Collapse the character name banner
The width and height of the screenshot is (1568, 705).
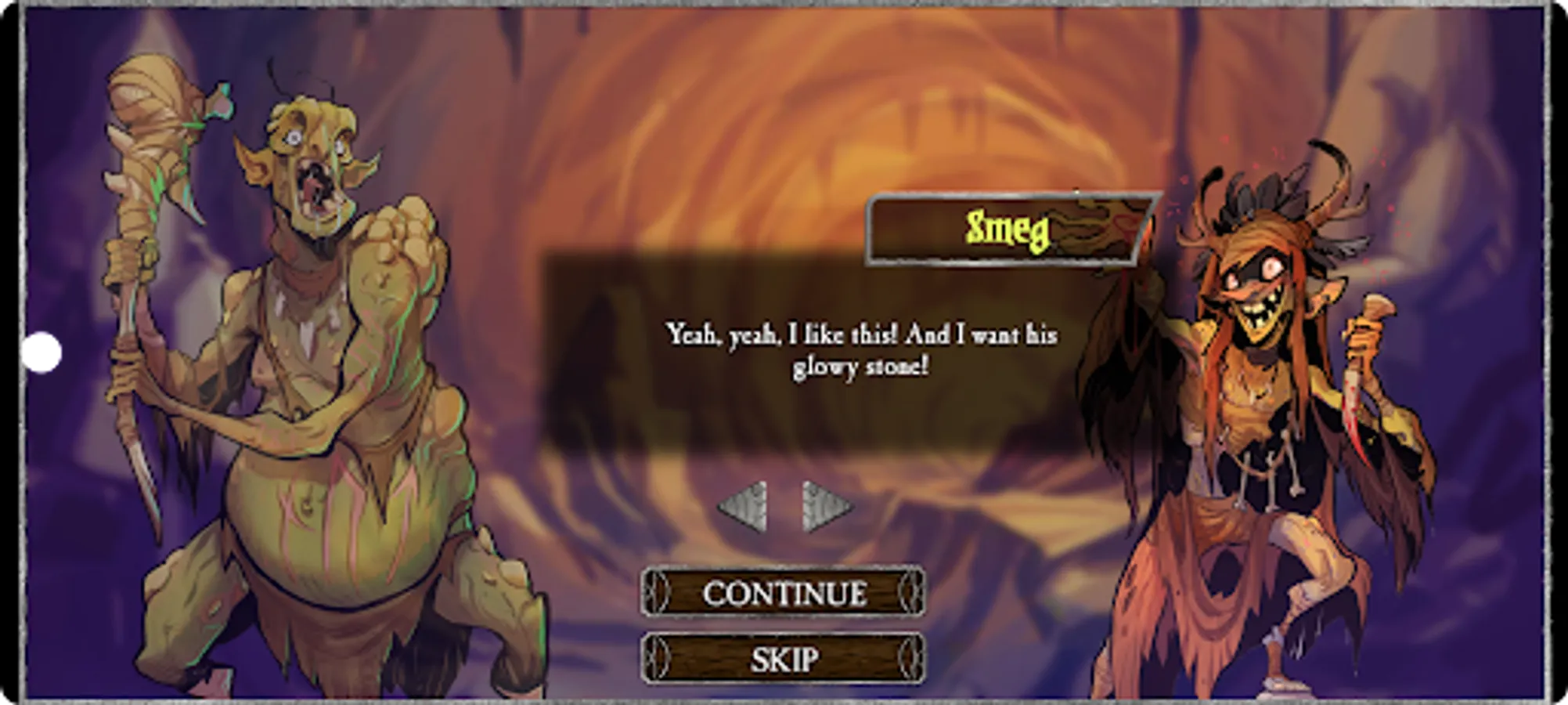(x=1006, y=228)
